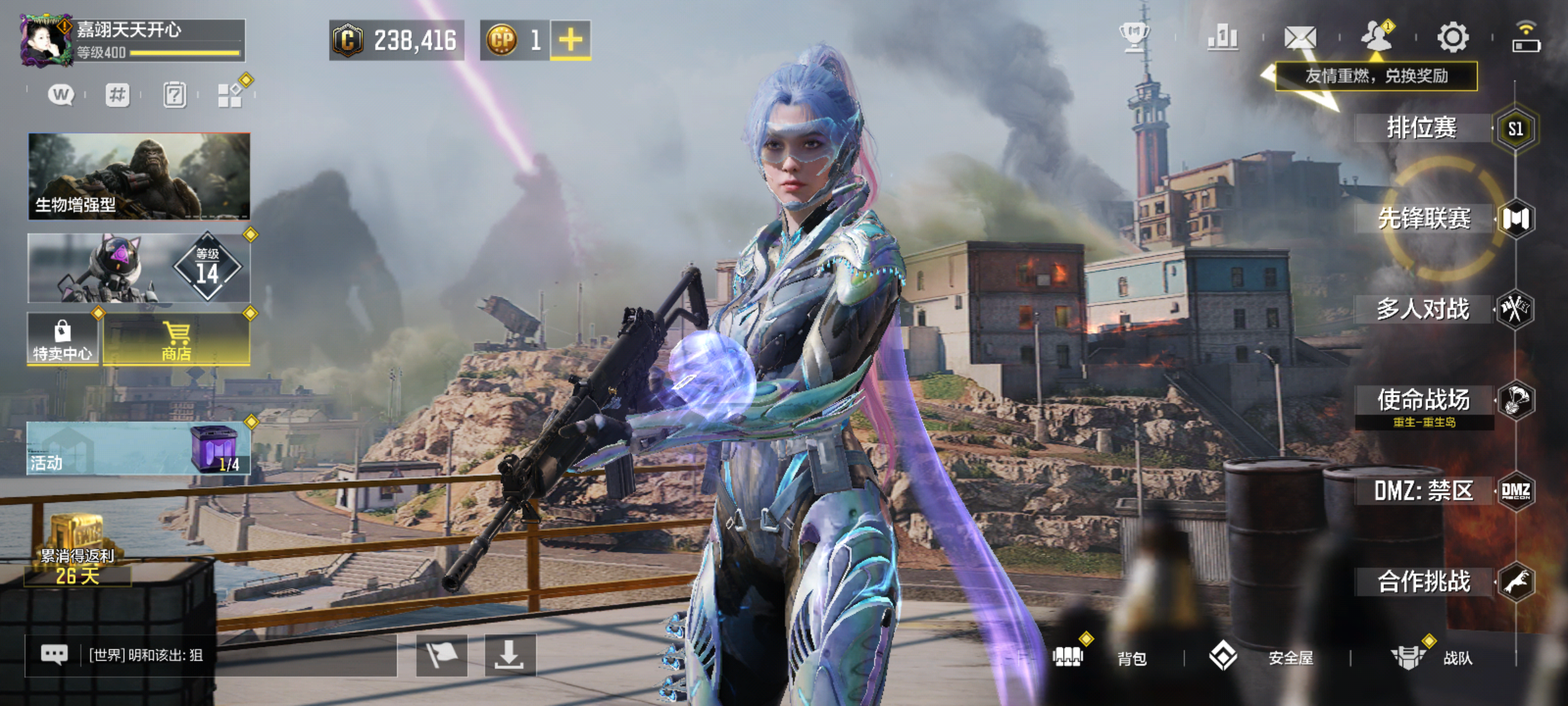Select the 先锋联赛 mode
The height and width of the screenshot is (706, 1568).
pyautogui.click(x=1424, y=218)
